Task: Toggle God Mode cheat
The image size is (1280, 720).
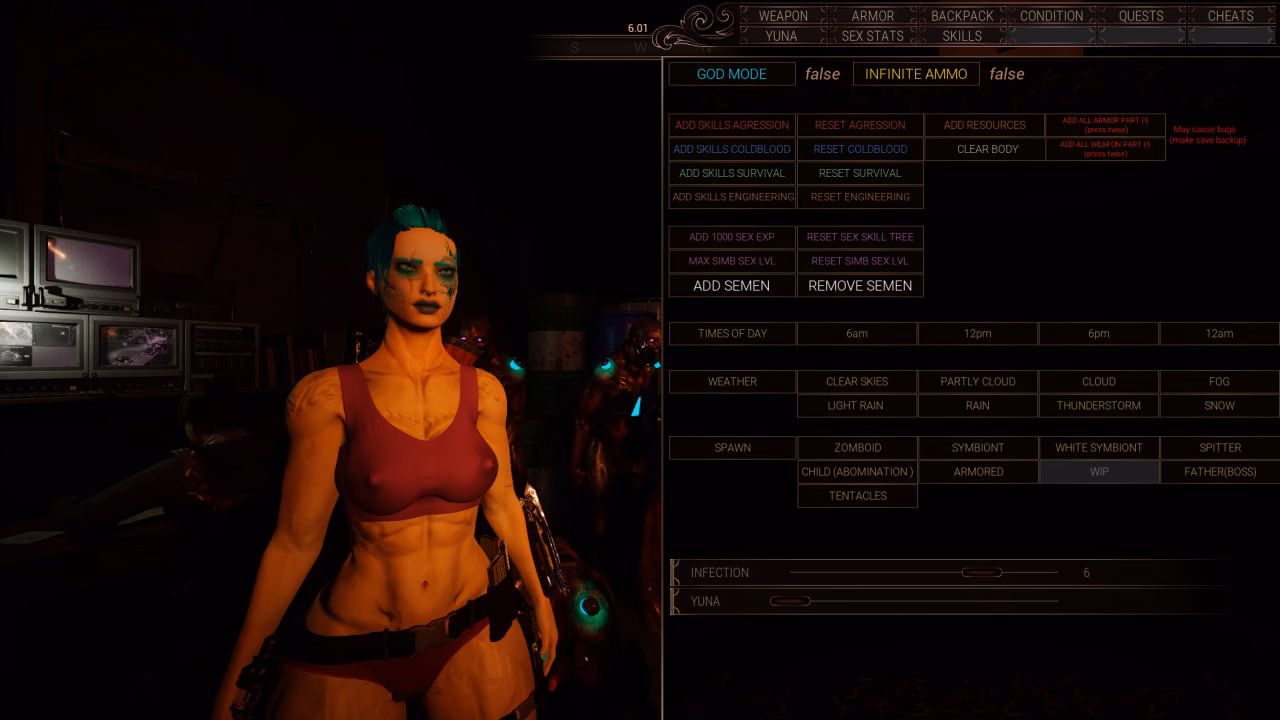Action: click(732, 74)
